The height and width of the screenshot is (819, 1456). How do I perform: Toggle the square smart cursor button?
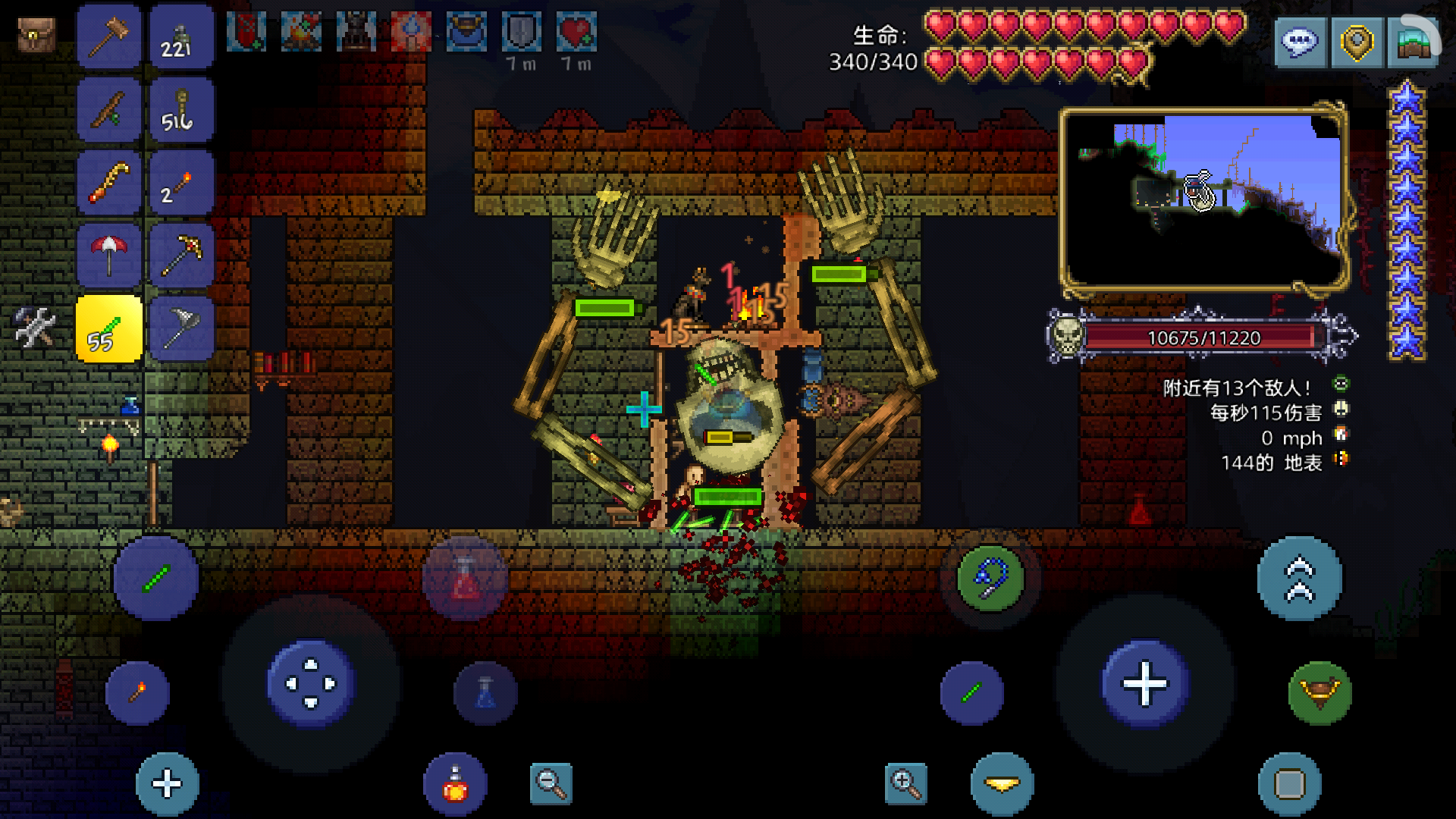coord(1289,784)
